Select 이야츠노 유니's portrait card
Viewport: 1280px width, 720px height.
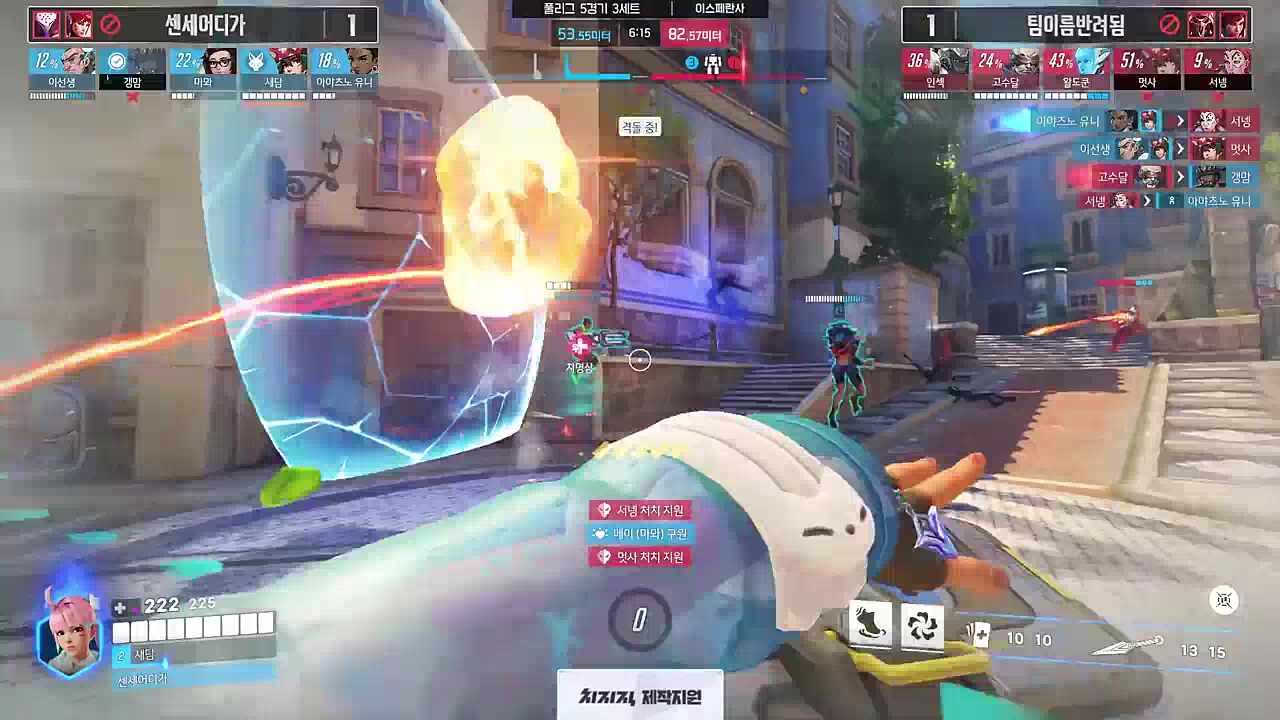(x=345, y=70)
